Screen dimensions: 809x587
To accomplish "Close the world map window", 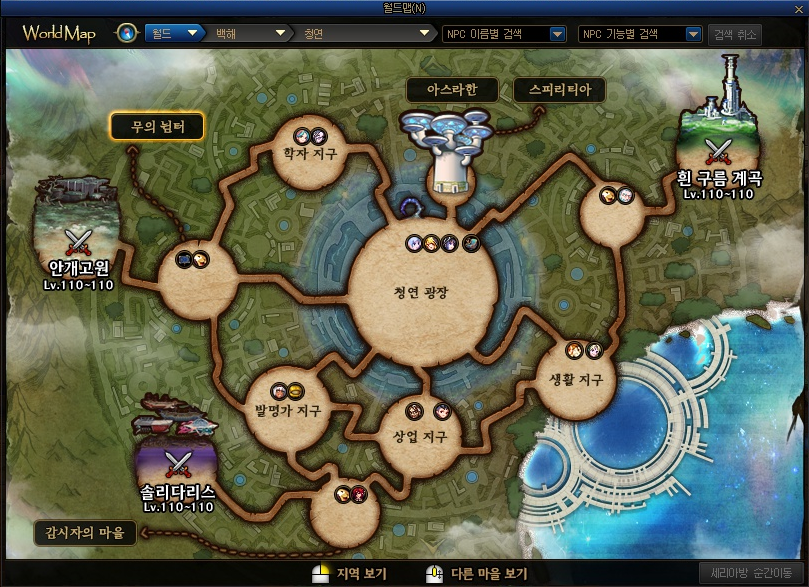I will 799,8.
